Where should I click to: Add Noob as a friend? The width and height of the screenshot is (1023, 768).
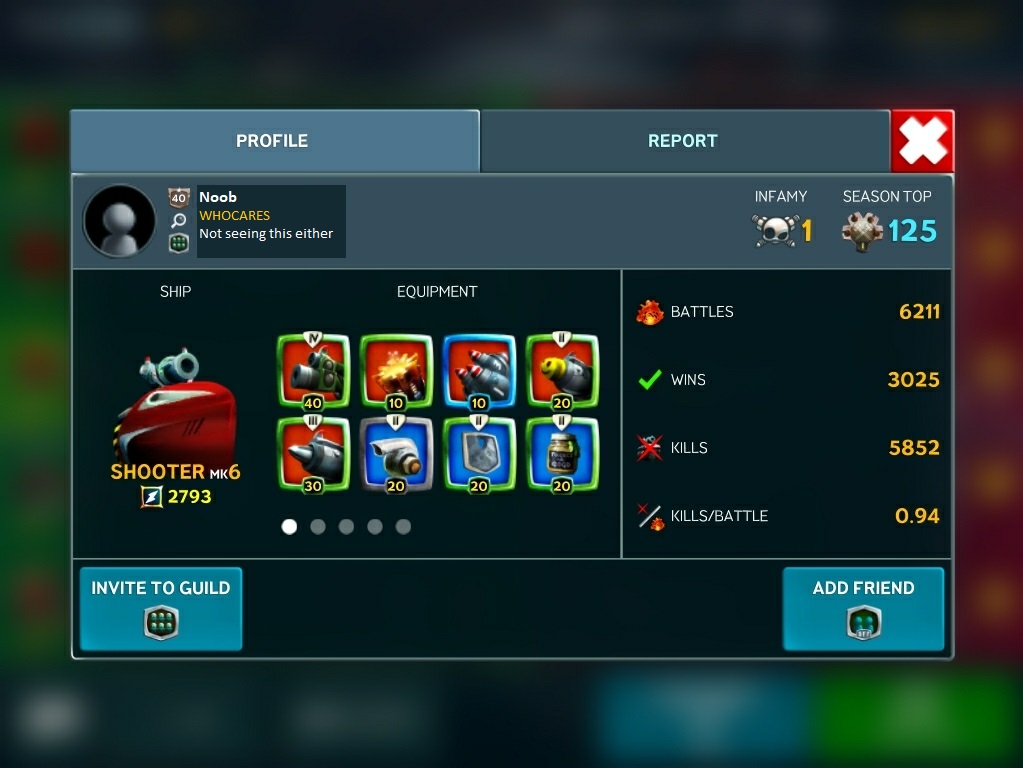pyautogui.click(x=863, y=608)
